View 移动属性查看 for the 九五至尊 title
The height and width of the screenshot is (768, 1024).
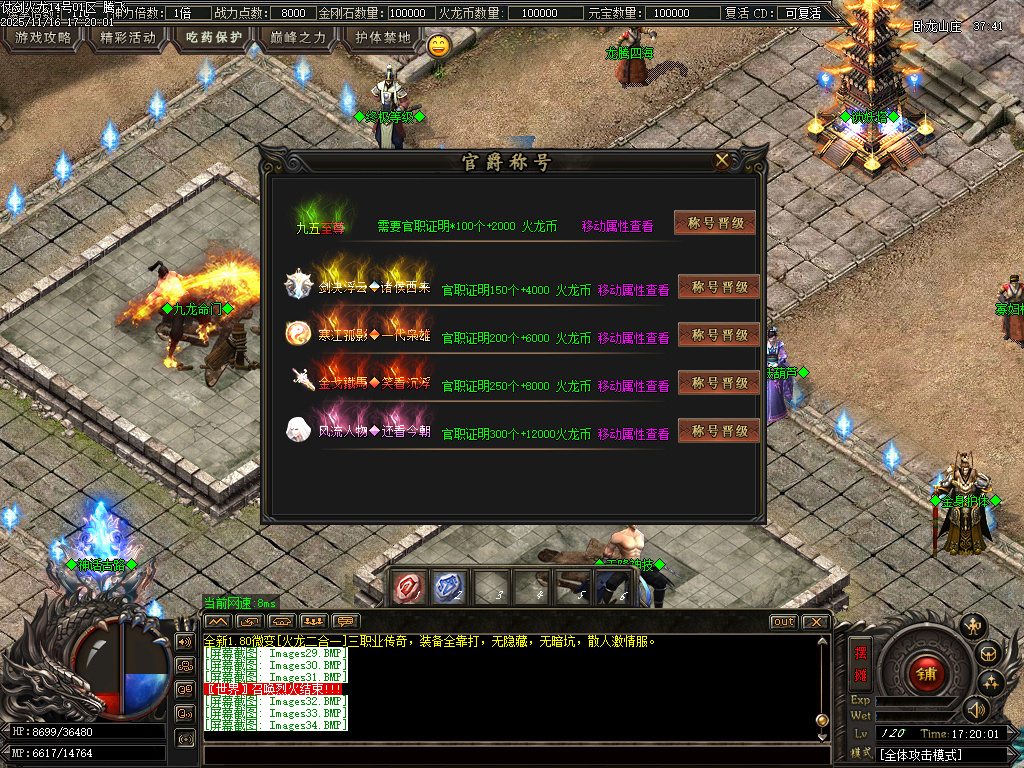pyautogui.click(x=617, y=227)
